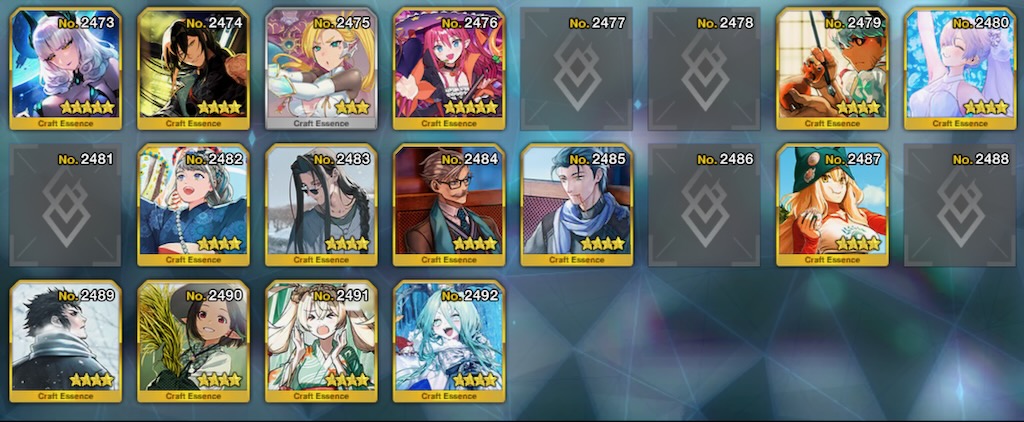The height and width of the screenshot is (422, 1024).
Task: View Craft Essence No. 2482
Action: click(x=194, y=205)
